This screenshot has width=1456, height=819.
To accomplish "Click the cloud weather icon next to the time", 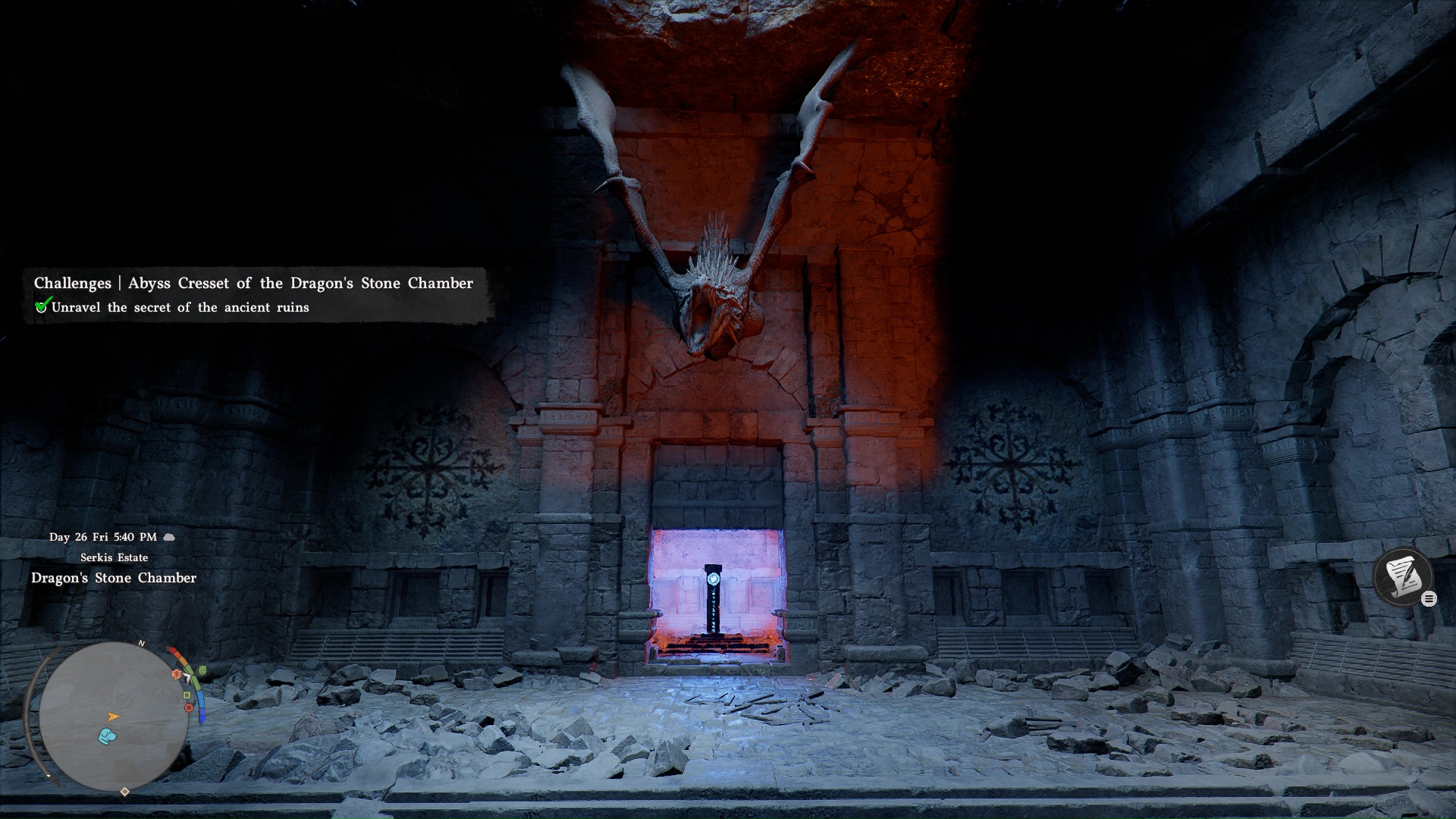I will pyautogui.click(x=168, y=536).
